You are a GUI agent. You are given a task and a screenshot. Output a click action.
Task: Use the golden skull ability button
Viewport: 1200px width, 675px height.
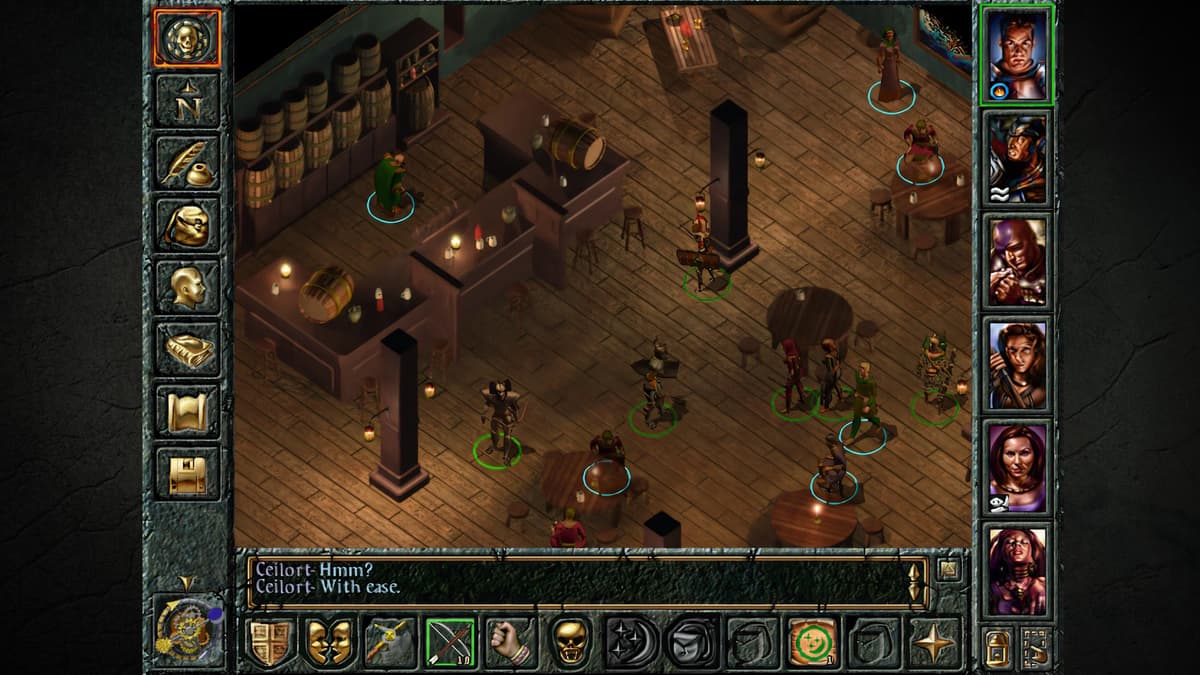(571, 642)
